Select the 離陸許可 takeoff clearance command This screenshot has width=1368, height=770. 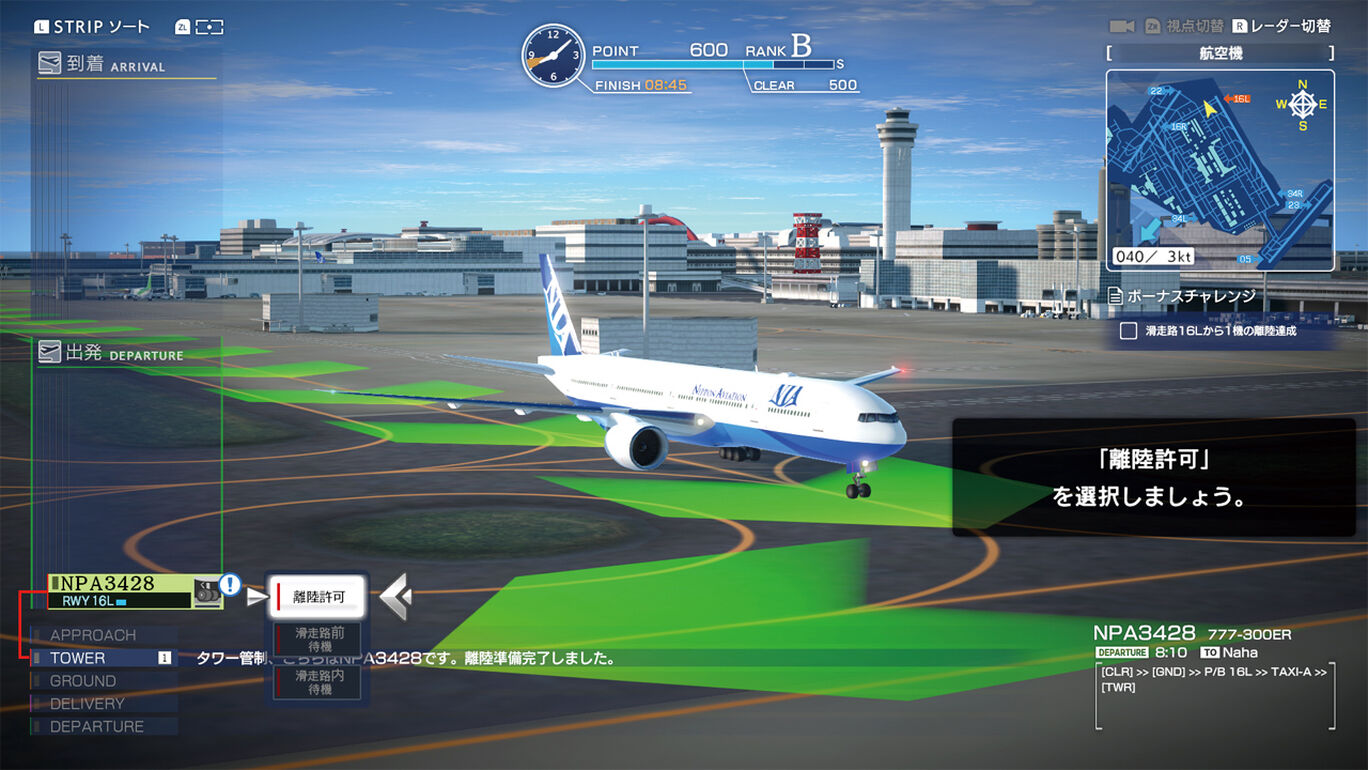tap(318, 597)
